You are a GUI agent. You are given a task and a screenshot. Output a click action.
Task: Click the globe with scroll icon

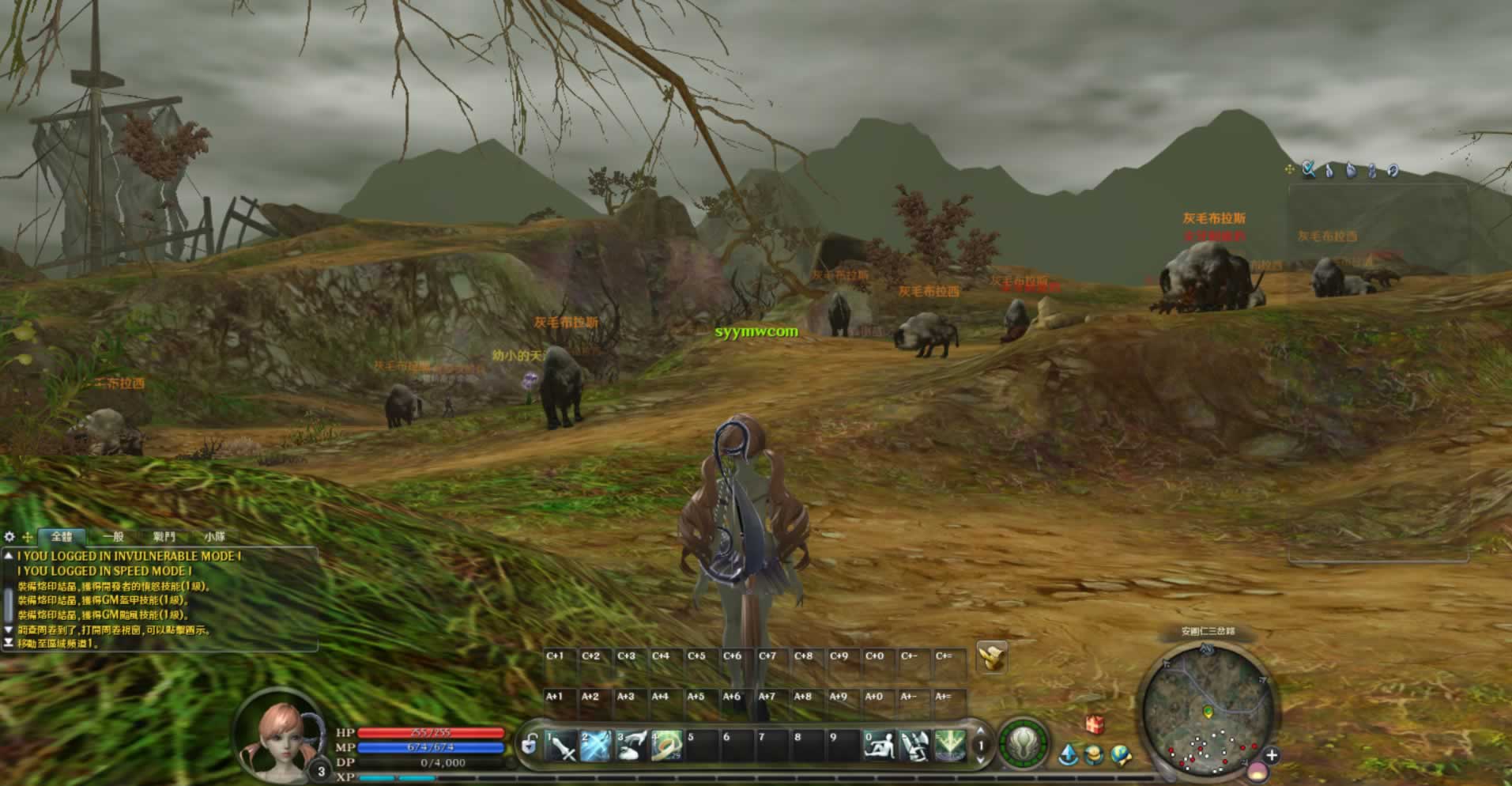tap(1121, 756)
